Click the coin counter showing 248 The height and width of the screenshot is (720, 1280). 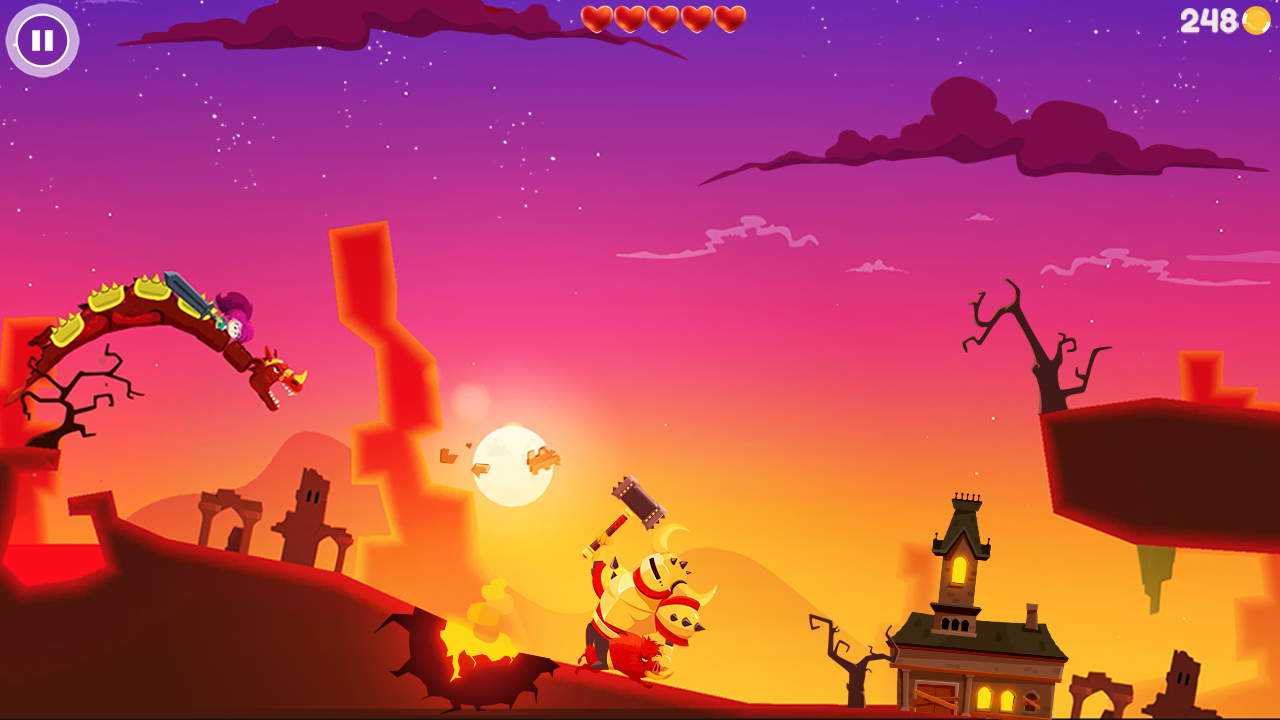1208,20
